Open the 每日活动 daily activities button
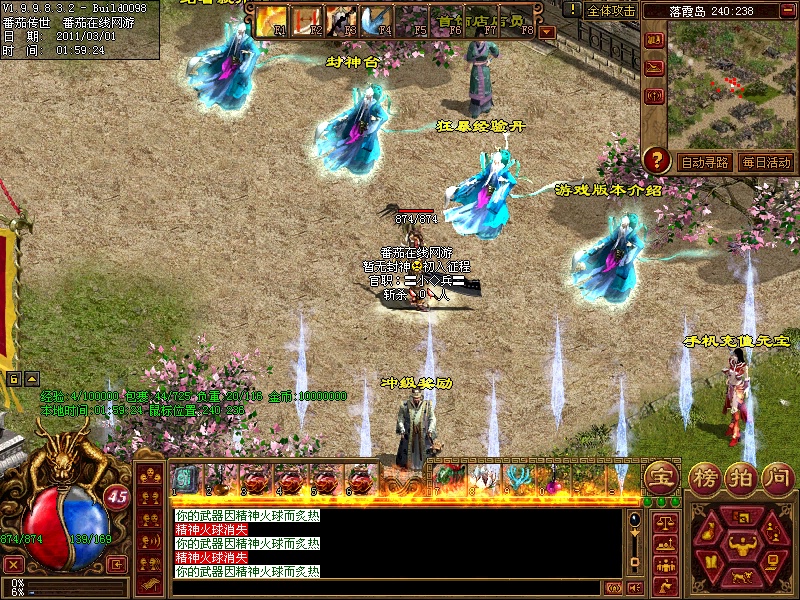This screenshot has height=600, width=800. coord(765,162)
